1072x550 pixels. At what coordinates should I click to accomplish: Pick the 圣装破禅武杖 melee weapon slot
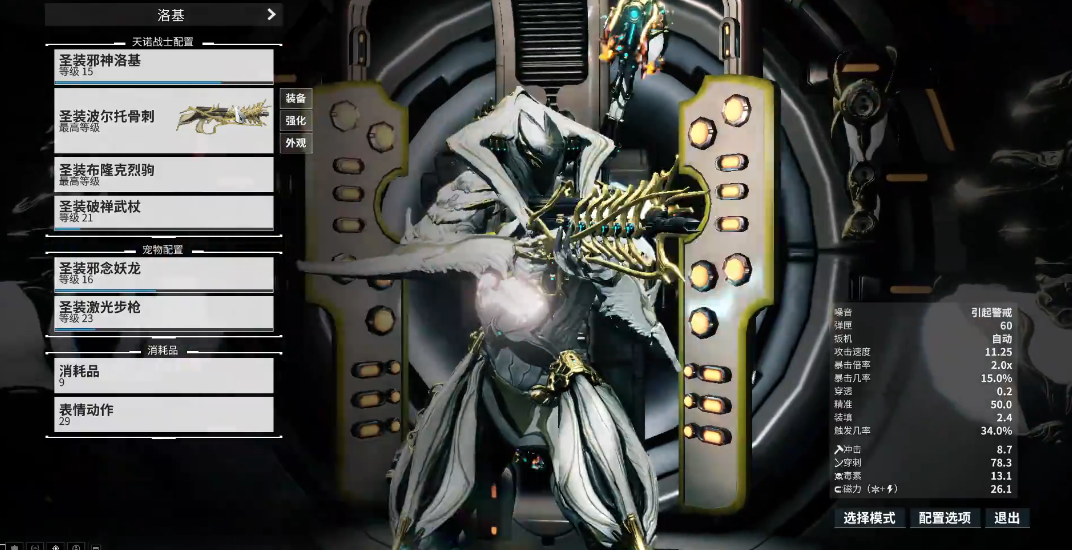tap(164, 212)
